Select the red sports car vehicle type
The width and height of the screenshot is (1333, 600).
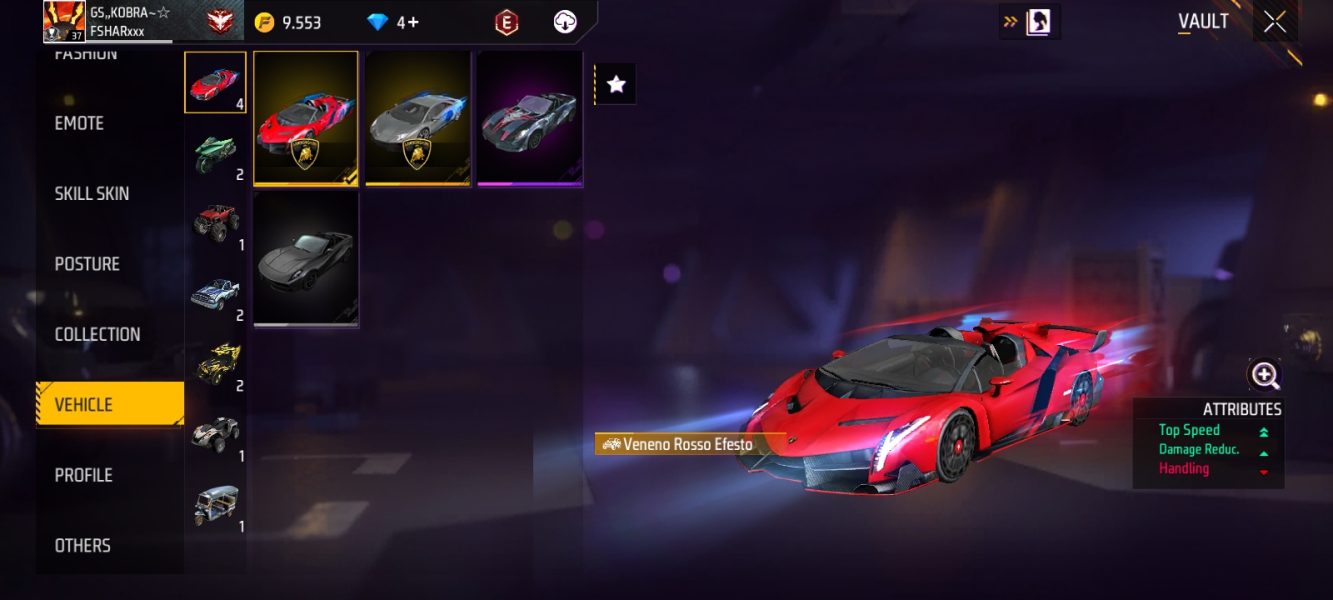pyautogui.click(x=215, y=82)
